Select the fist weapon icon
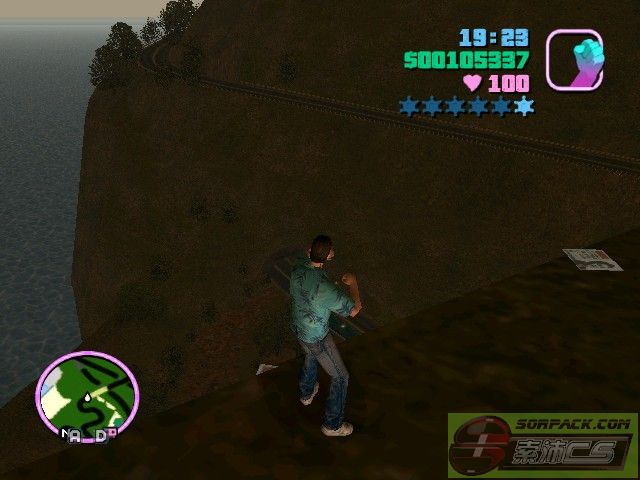 point(574,59)
